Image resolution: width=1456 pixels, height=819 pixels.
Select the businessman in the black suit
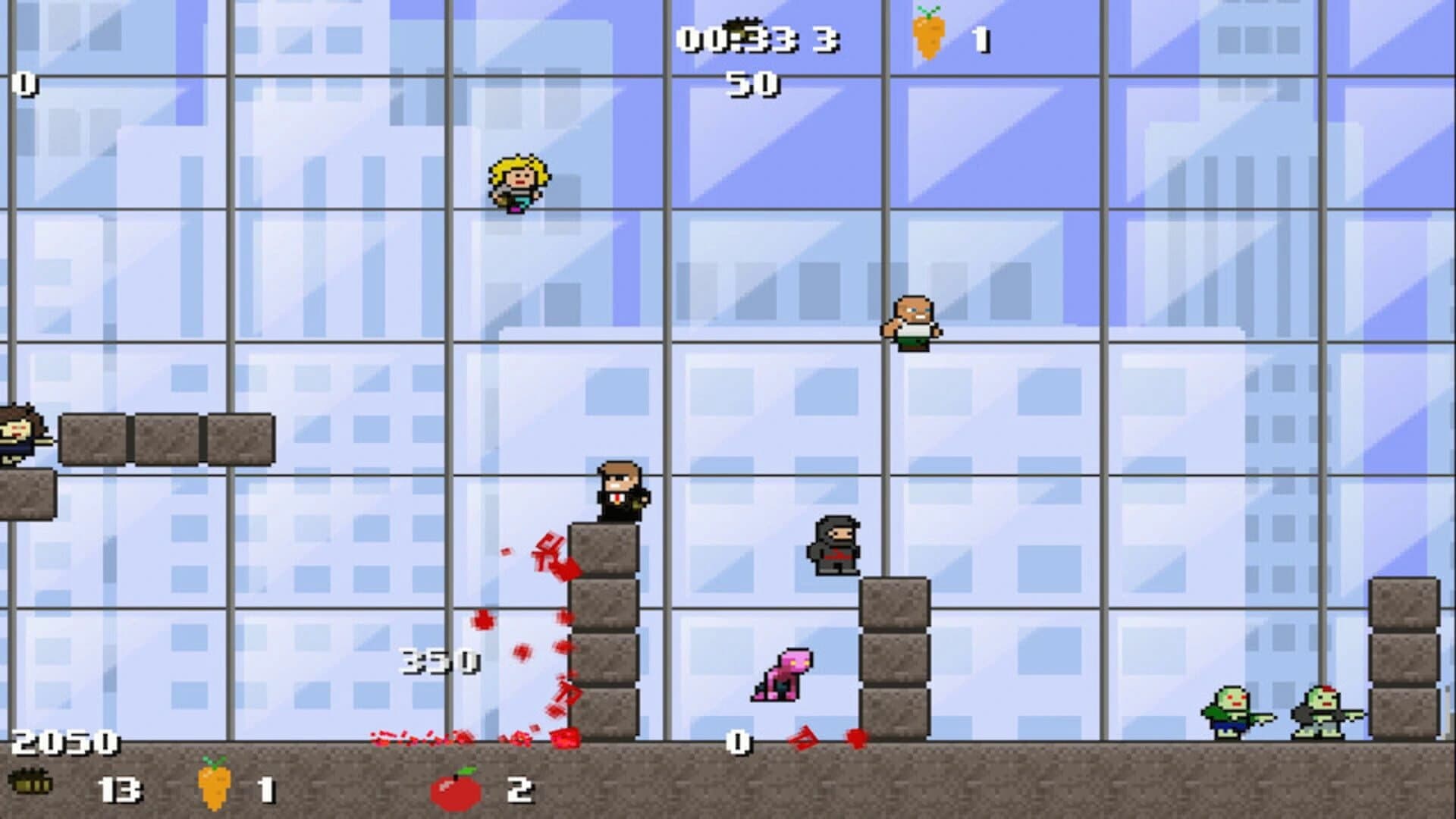pos(618,491)
